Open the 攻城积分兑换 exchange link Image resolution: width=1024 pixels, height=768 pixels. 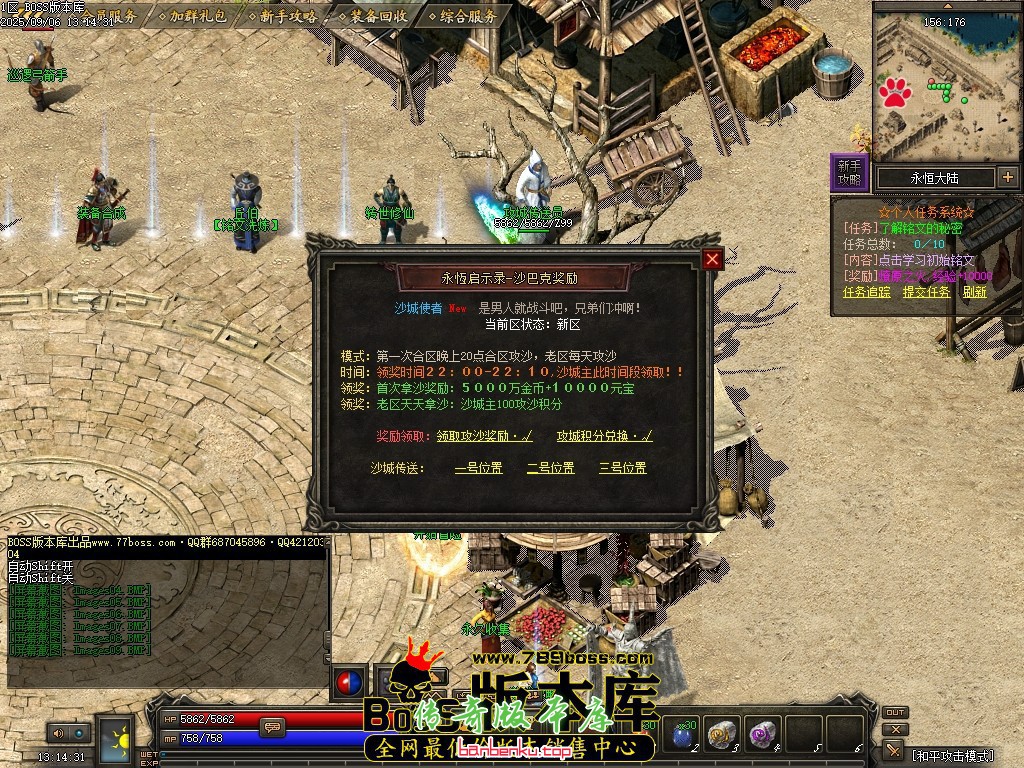[x=604, y=436]
